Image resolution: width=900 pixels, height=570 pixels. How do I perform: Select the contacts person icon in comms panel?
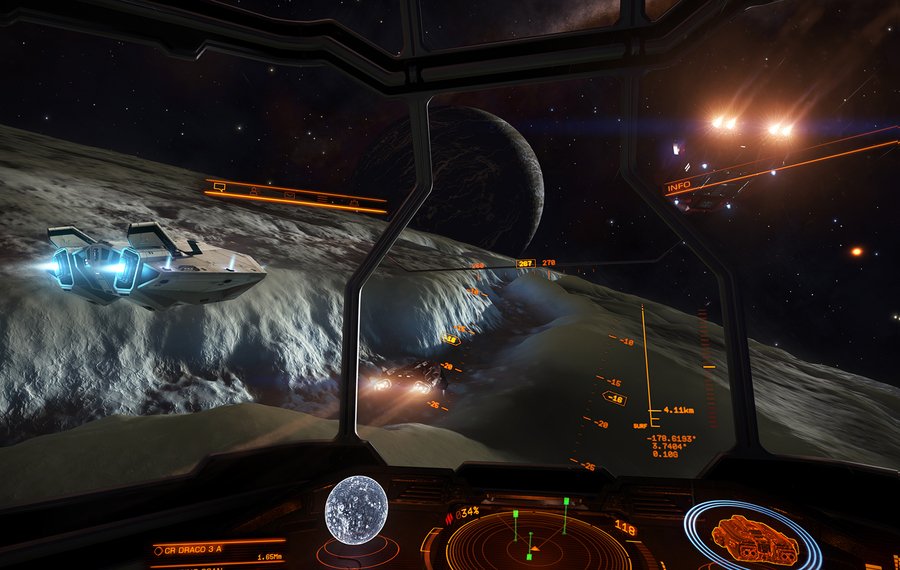[253, 189]
